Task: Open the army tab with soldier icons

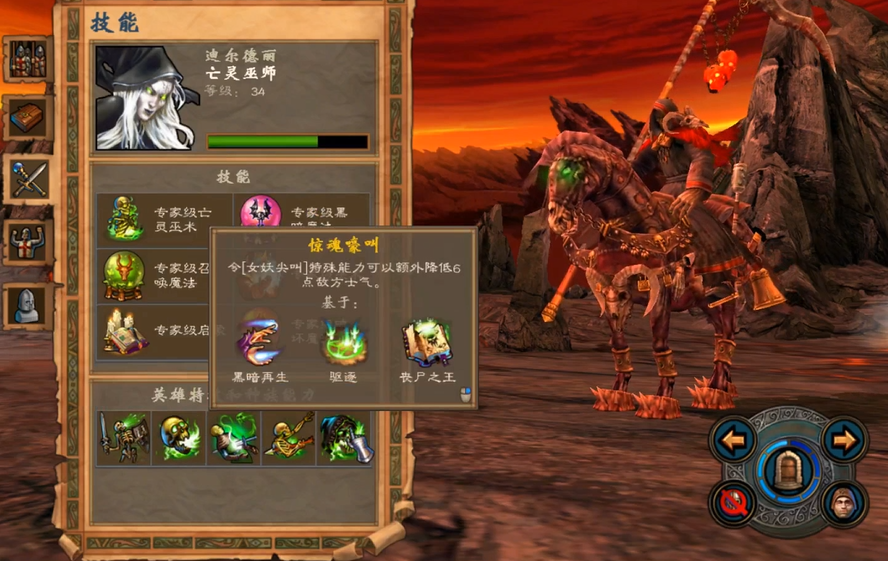Action: 27,60
